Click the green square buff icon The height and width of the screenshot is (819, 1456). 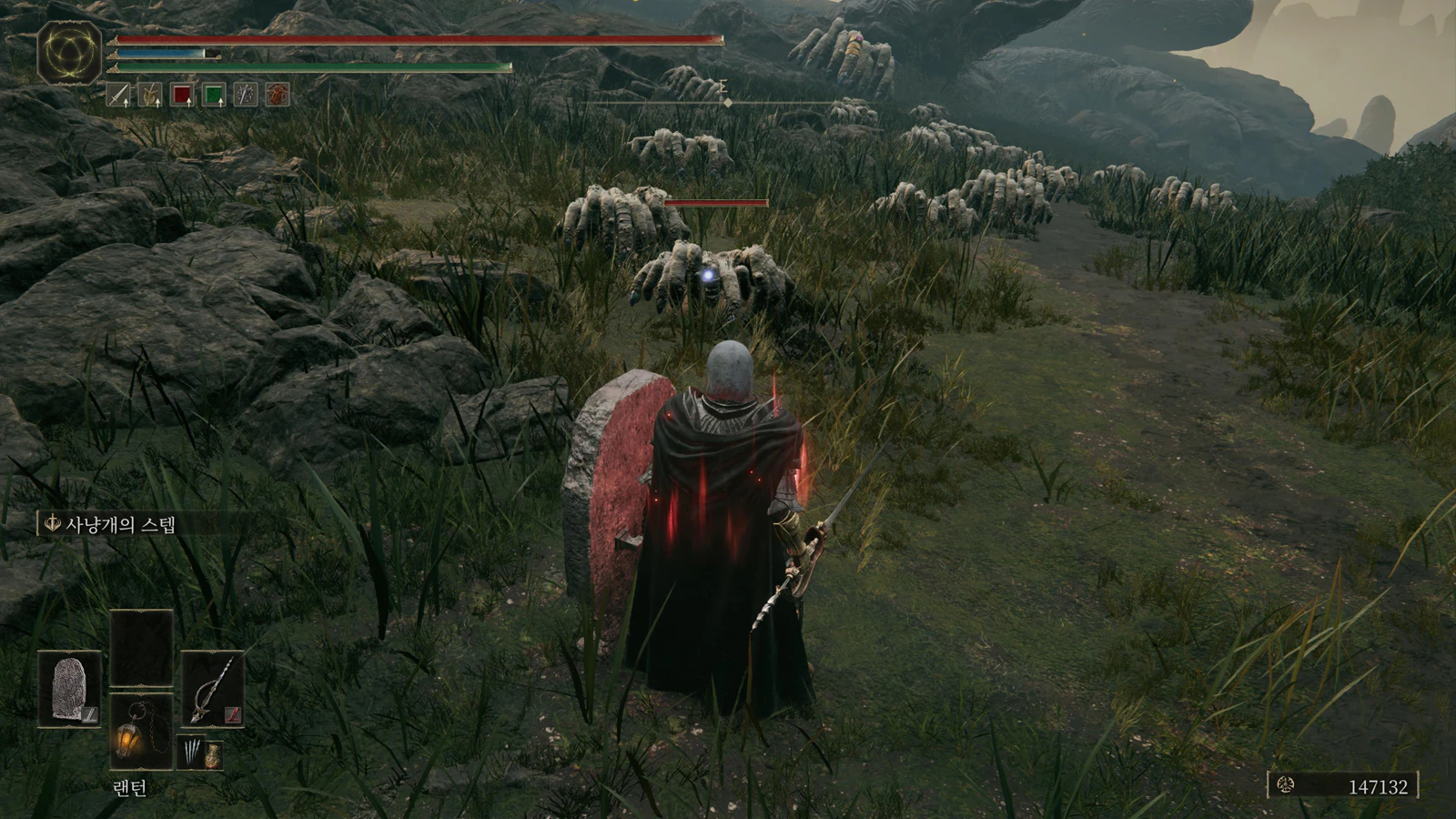click(x=214, y=95)
